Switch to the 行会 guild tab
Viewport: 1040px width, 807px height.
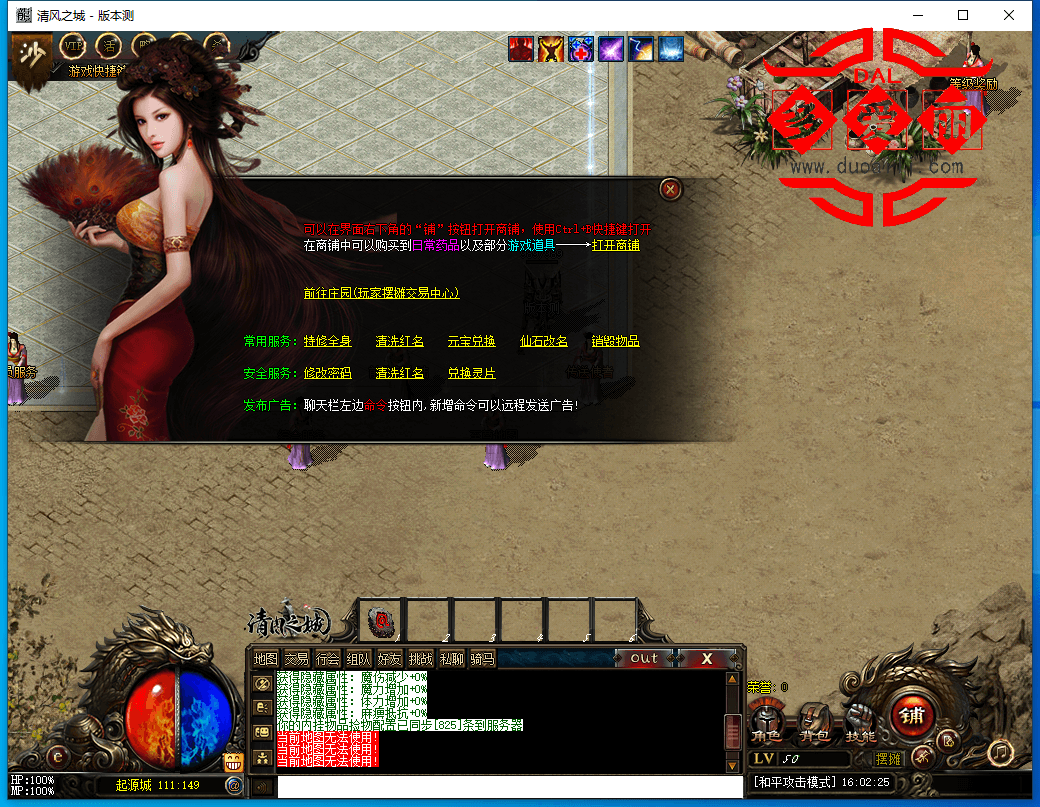(327, 659)
